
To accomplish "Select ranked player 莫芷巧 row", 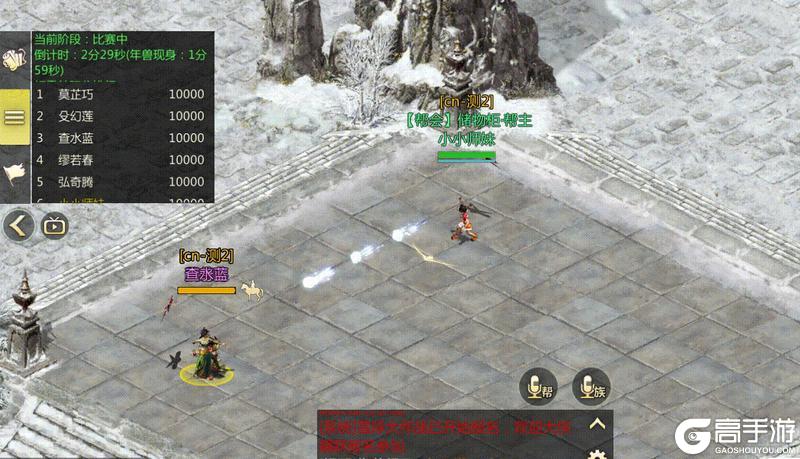I will click(120, 94).
